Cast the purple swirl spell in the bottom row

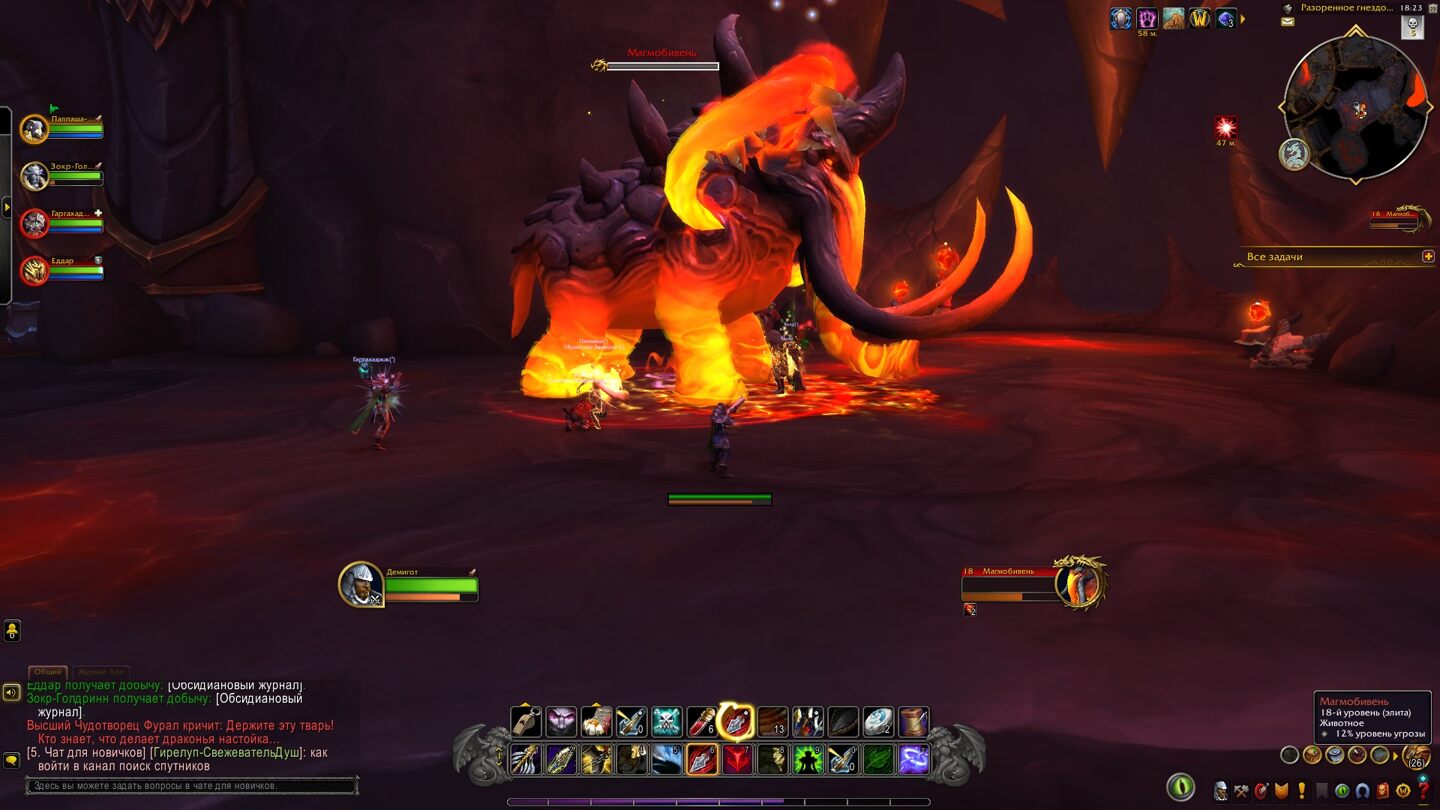coord(913,759)
